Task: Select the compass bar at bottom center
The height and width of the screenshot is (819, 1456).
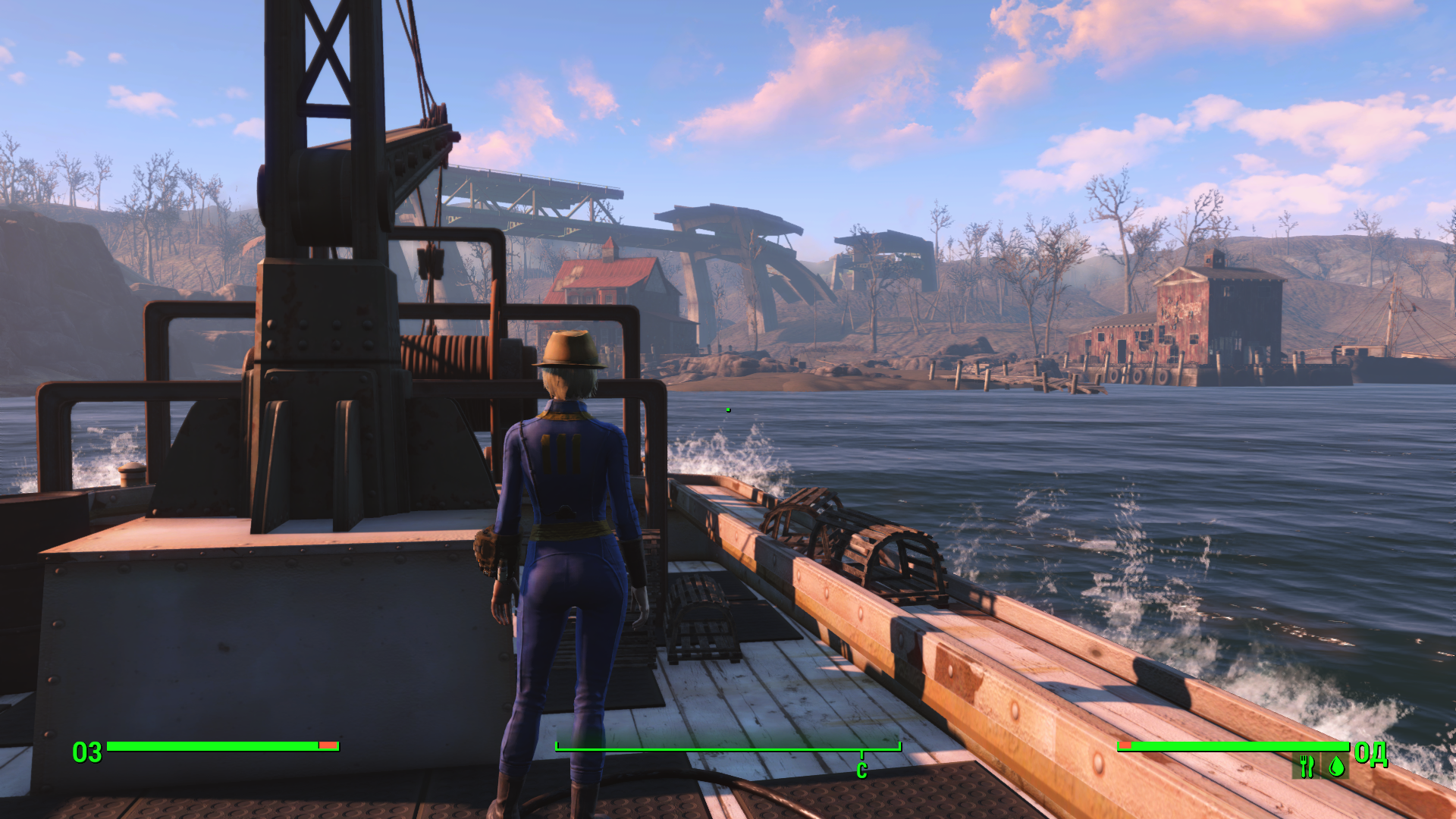Action: (728, 748)
